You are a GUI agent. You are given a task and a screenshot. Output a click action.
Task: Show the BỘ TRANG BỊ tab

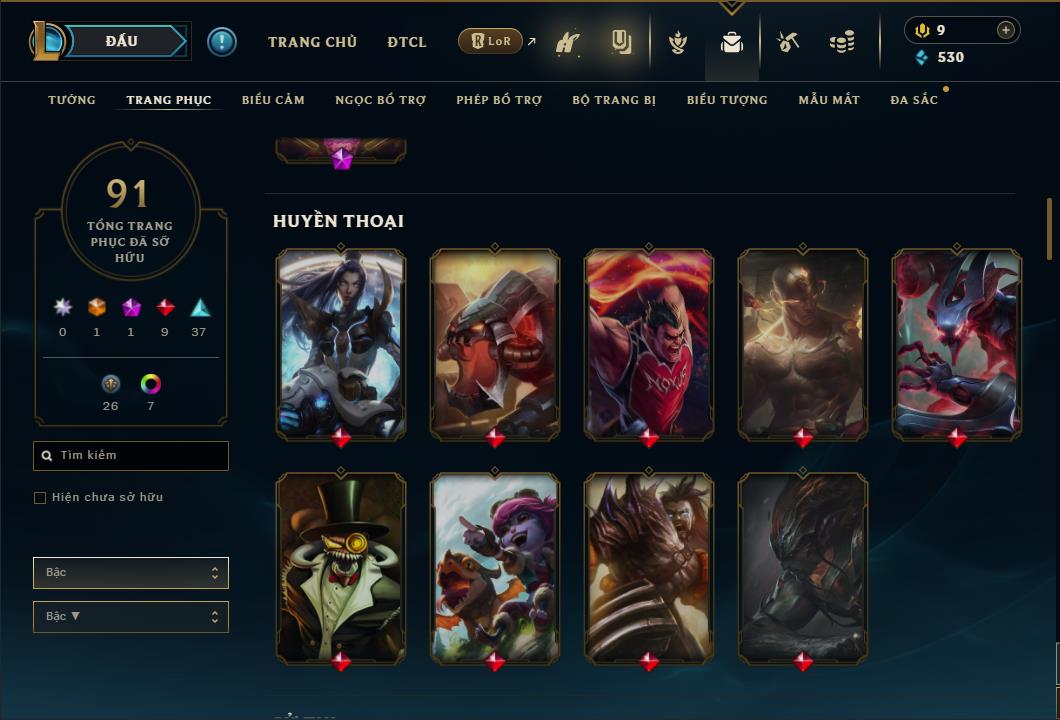pyautogui.click(x=614, y=100)
